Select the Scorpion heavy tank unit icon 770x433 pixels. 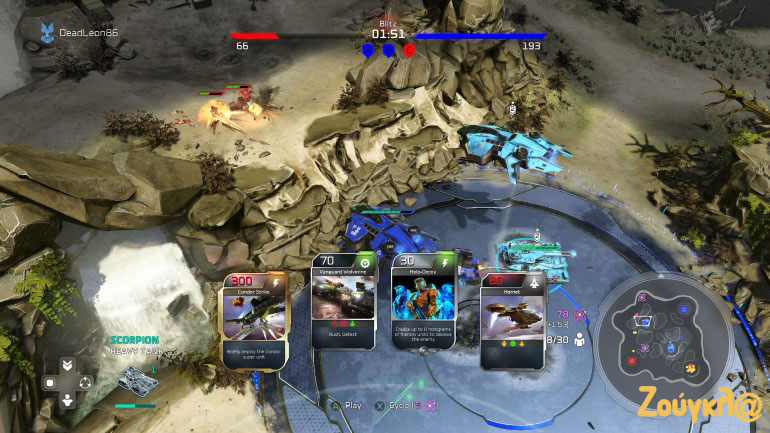tap(133, 378)
